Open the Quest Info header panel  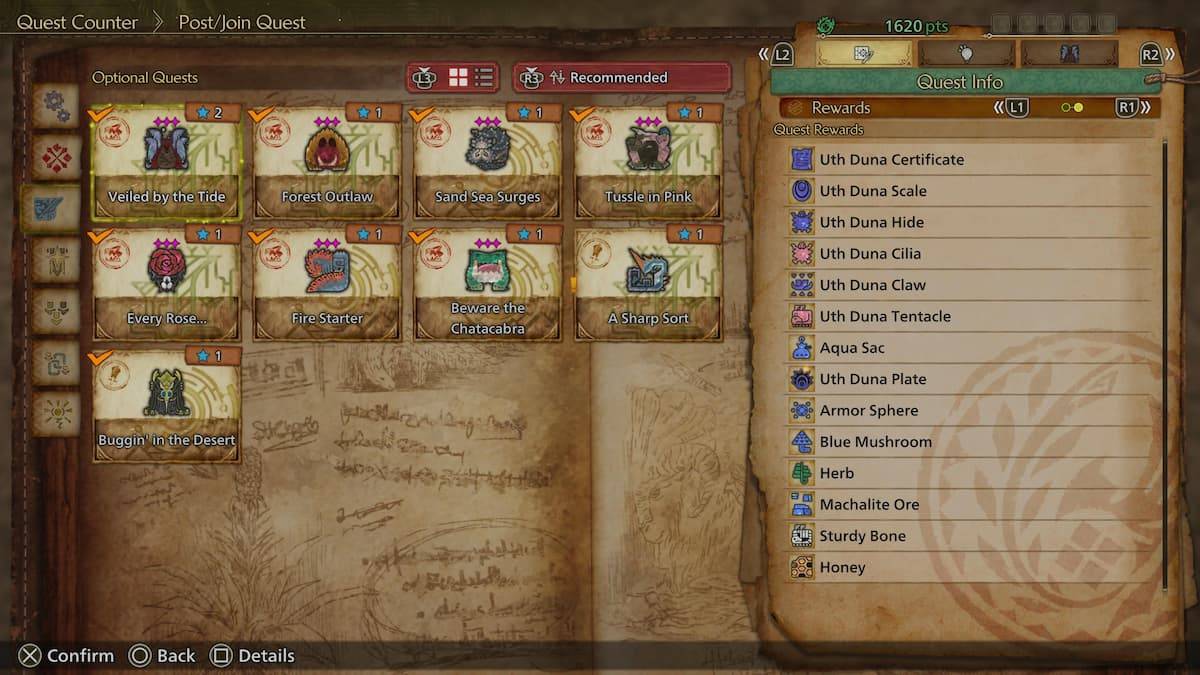(x=959, y=82)
